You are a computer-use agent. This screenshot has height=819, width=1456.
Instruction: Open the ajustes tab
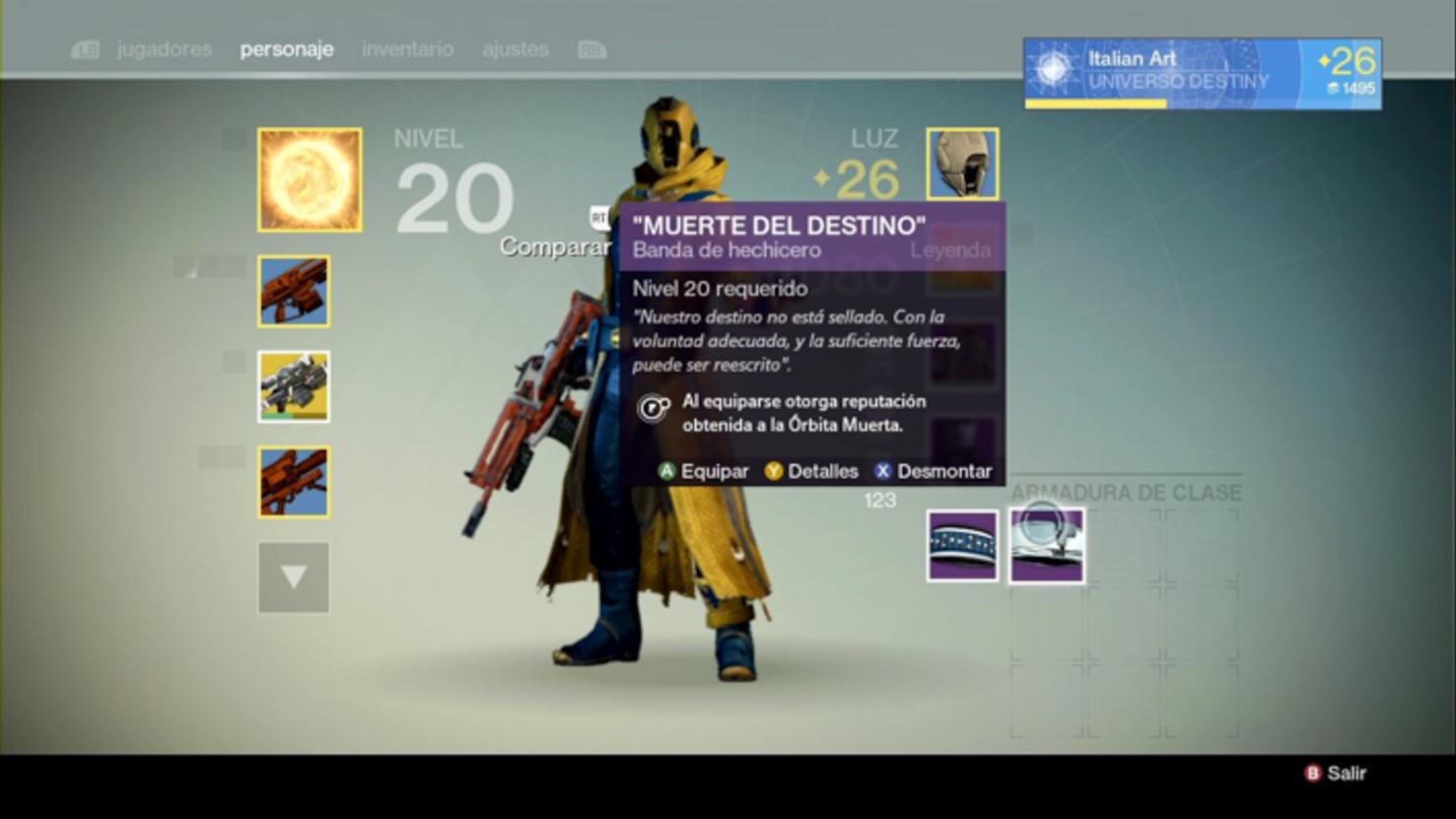tap(515, 49)
